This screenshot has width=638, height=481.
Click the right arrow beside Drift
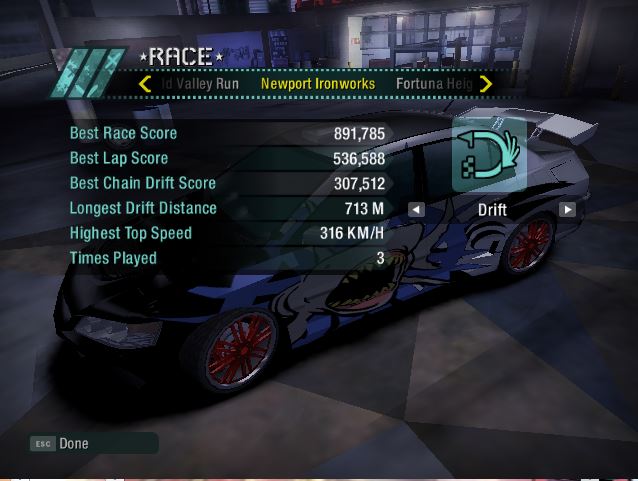coord(567,210)
